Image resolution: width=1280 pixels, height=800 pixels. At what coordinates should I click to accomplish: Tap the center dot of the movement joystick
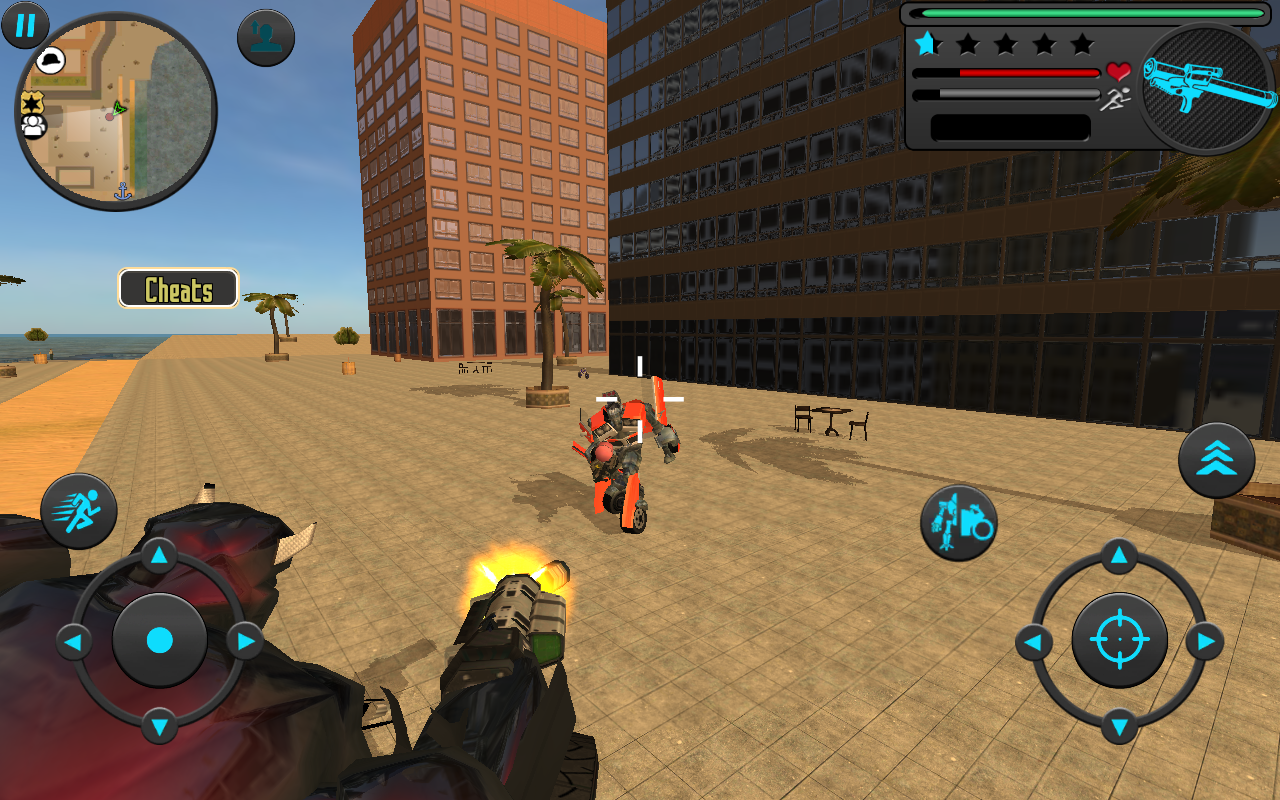(x=160, y=641)
